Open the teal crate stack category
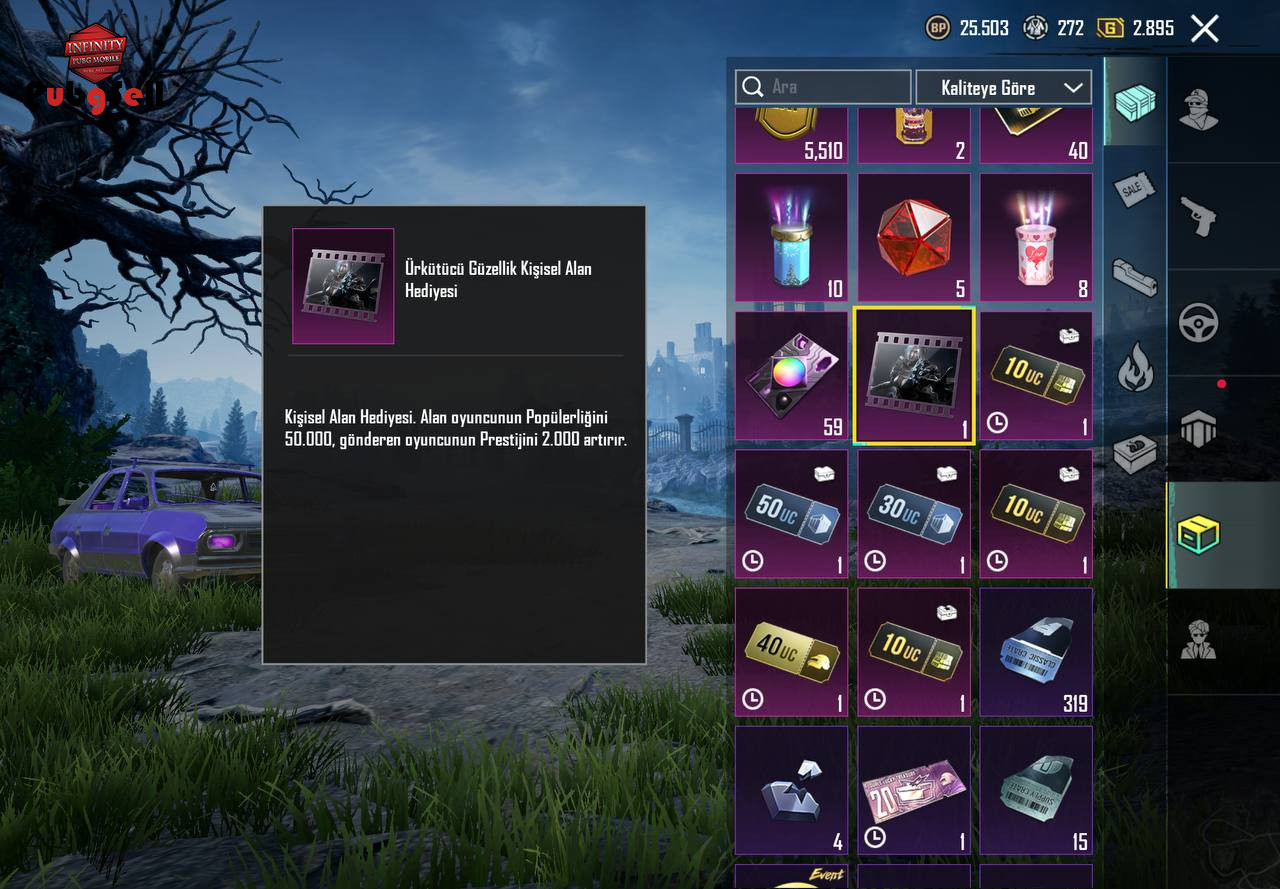This screenshot has width=1280, height=889. click(1135, 102)
